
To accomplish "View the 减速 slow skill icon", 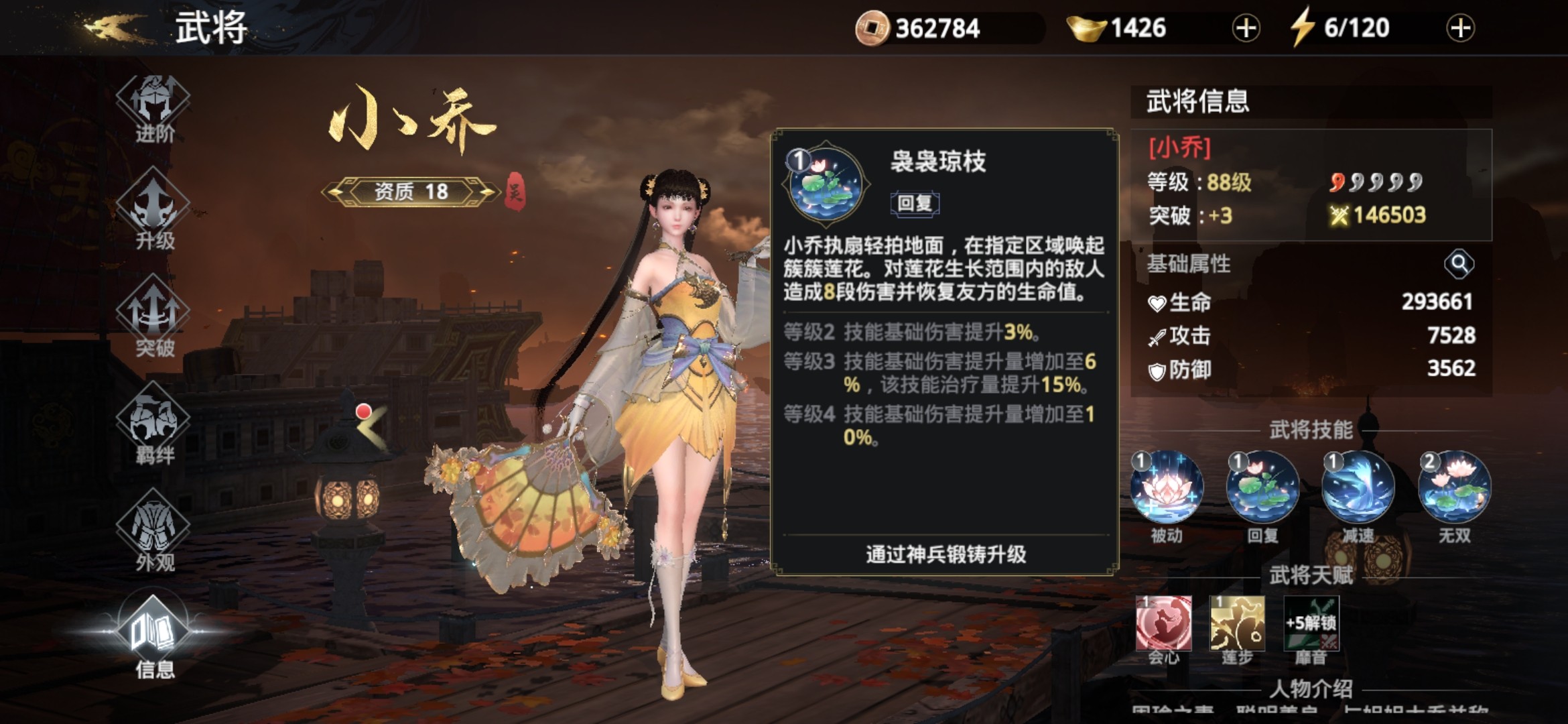I will [x=1358, y=487].
